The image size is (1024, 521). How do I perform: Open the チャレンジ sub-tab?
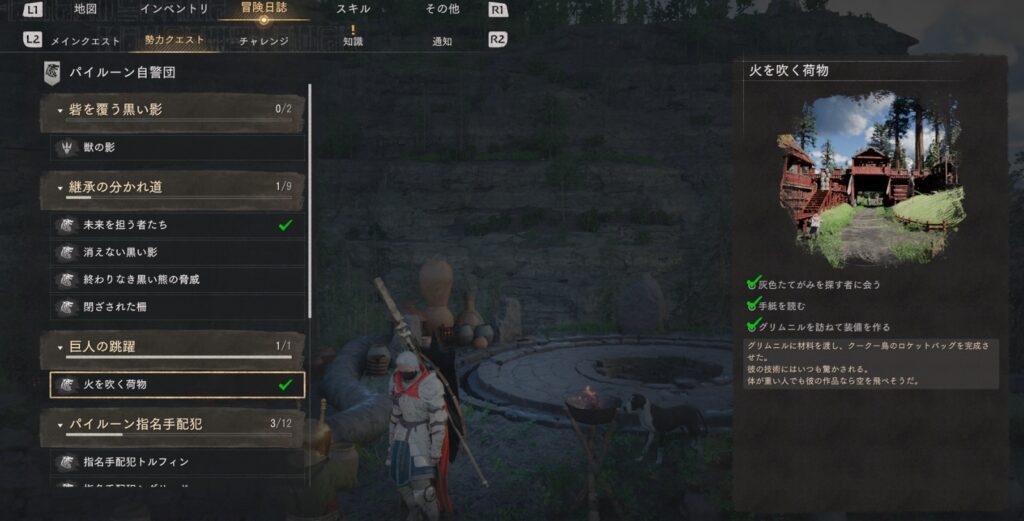[x=264, y=41]
